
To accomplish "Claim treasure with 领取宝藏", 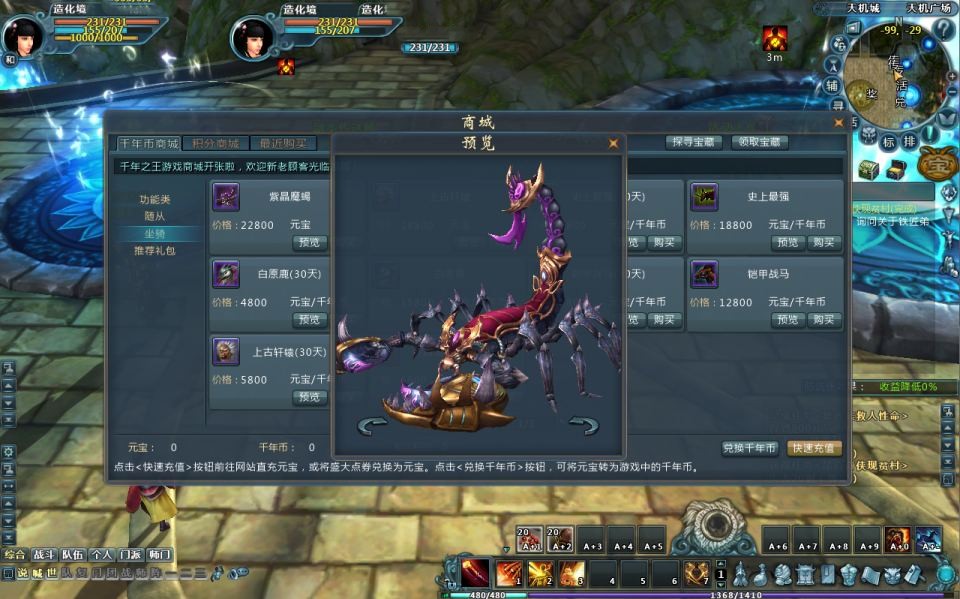I will tap(759, 143).
